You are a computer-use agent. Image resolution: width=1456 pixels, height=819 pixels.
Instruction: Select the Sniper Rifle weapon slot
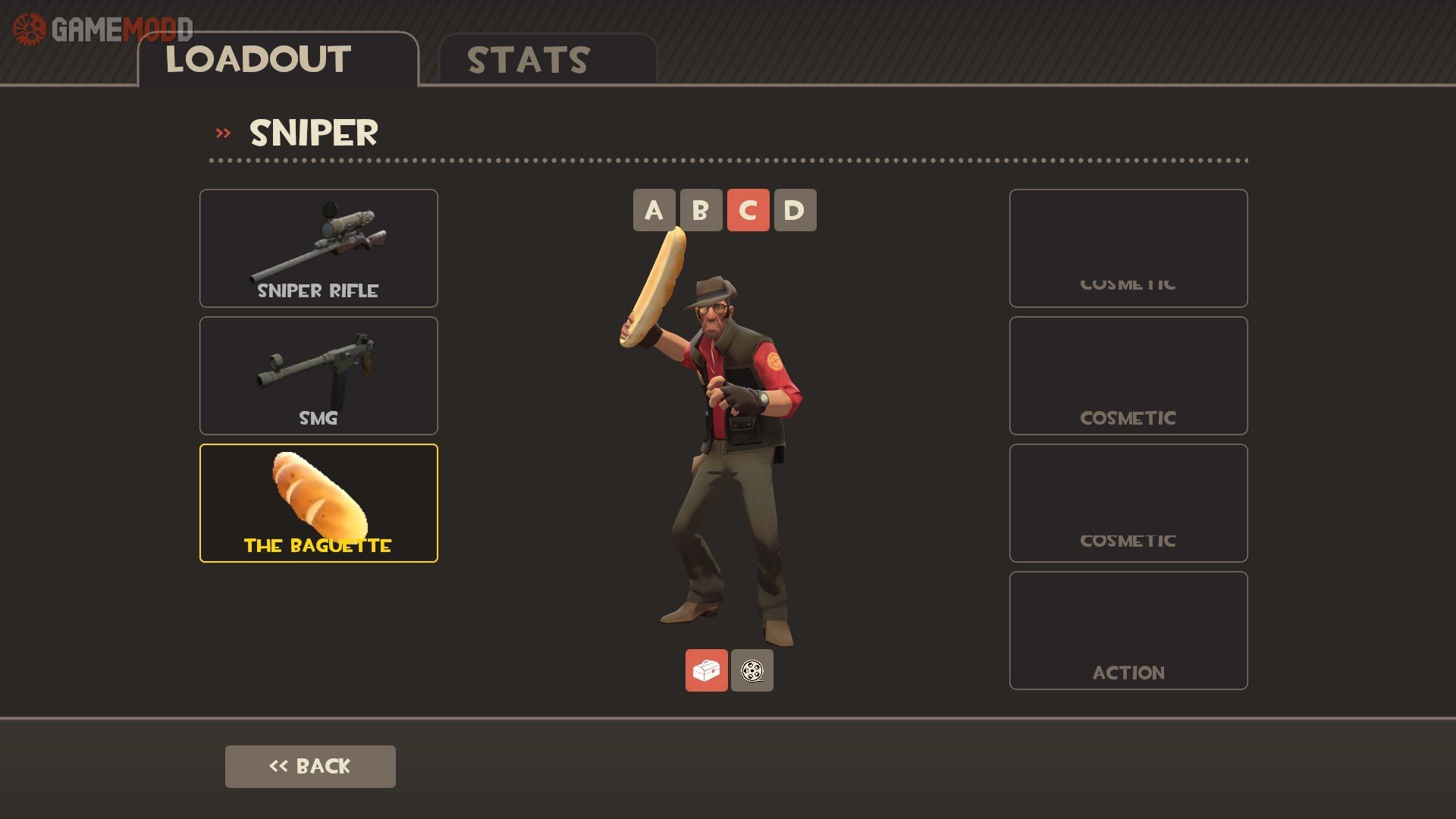click(x=318, y=248)
